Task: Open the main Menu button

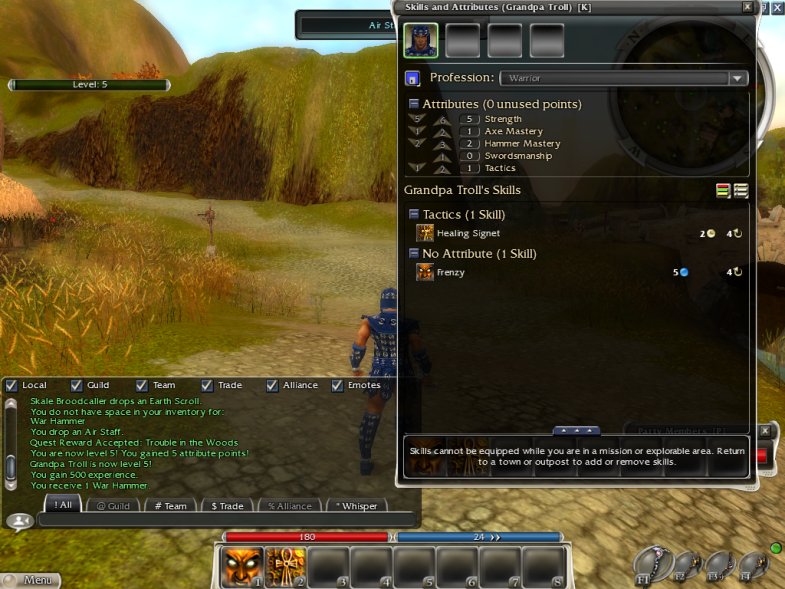Action: tap(30, 580)
